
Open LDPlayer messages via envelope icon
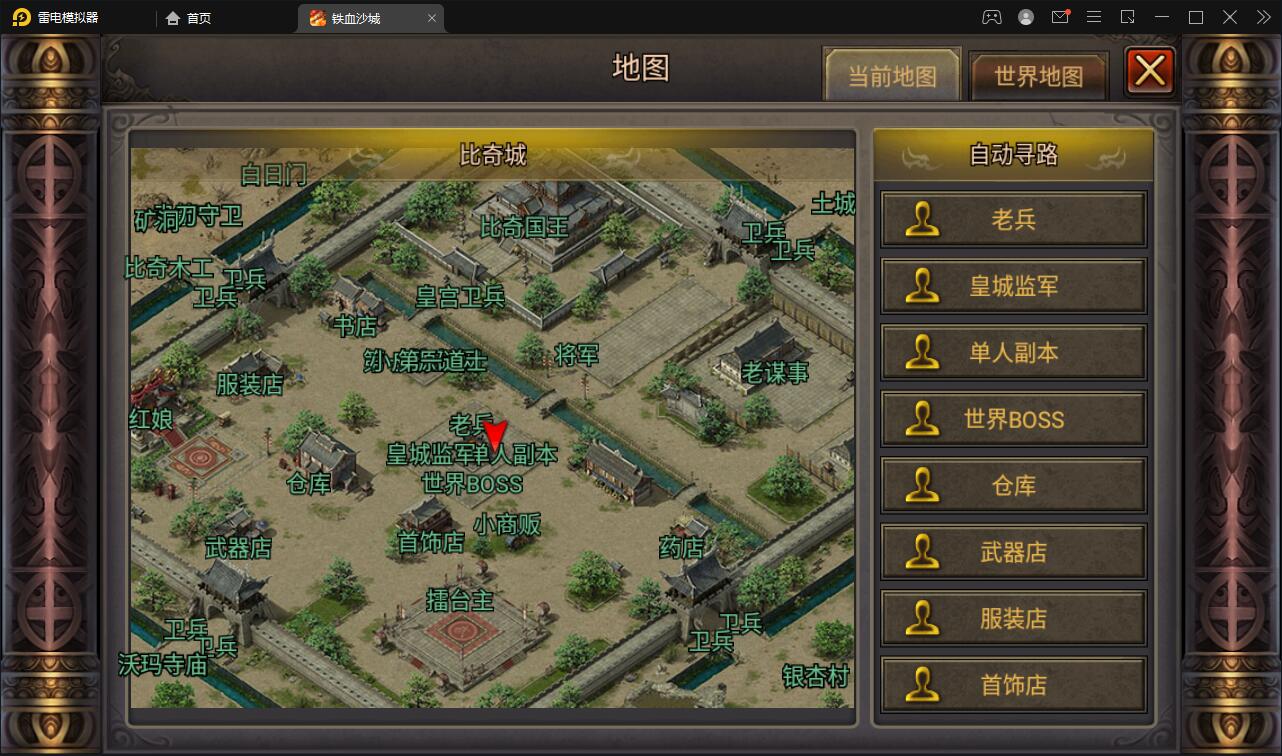(x=1060, y=17)
